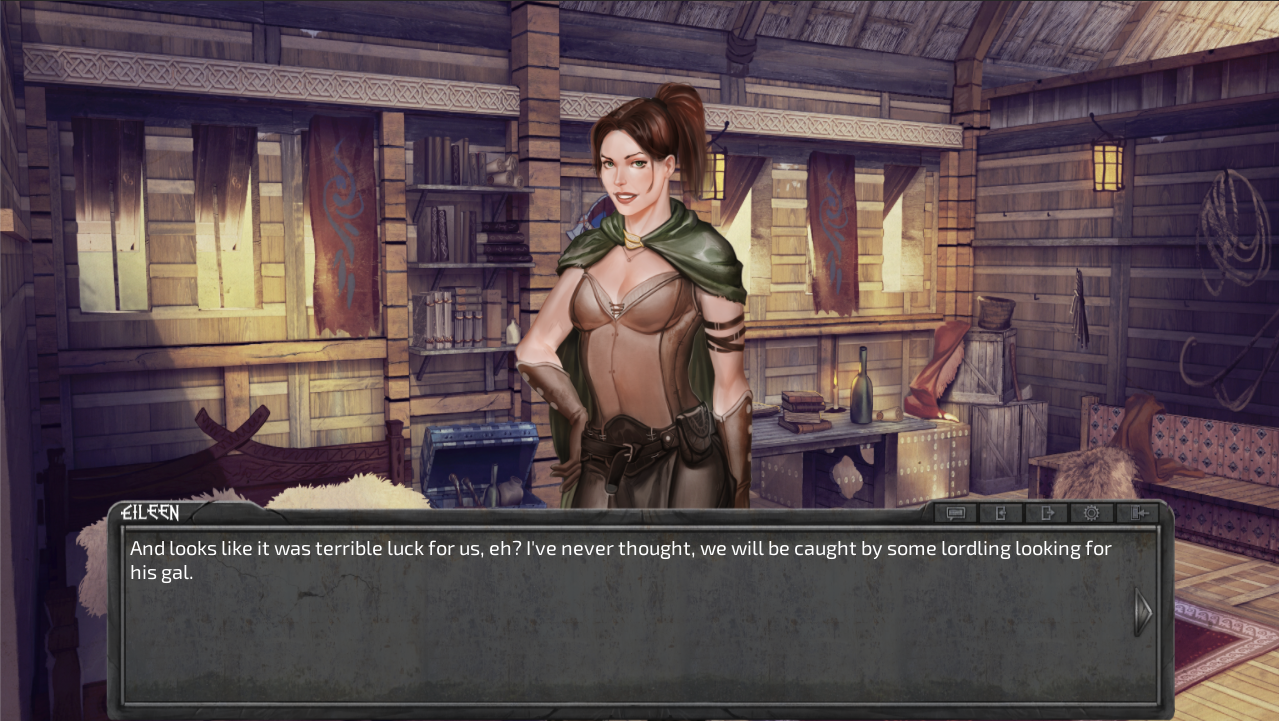The height and width of the screenshot is (721, 1279).
Task: Click the exit icon with bar and arrow
Action: click(1138, 513)
